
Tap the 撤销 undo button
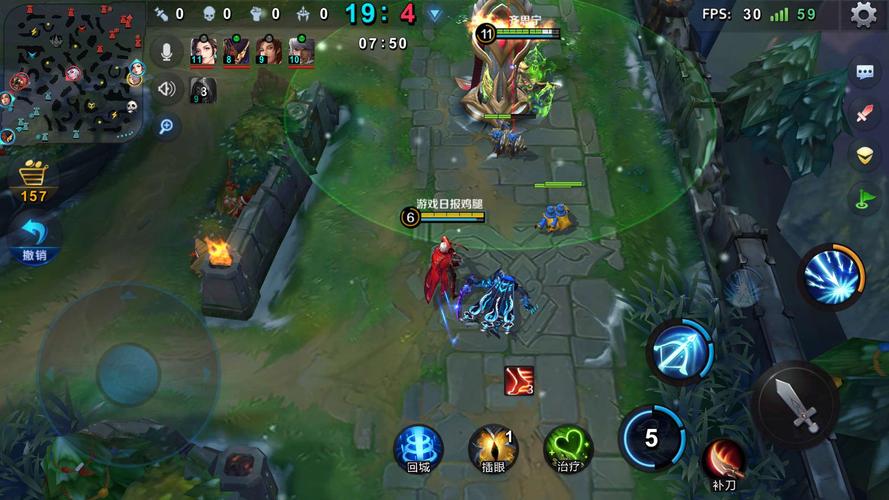34,238
